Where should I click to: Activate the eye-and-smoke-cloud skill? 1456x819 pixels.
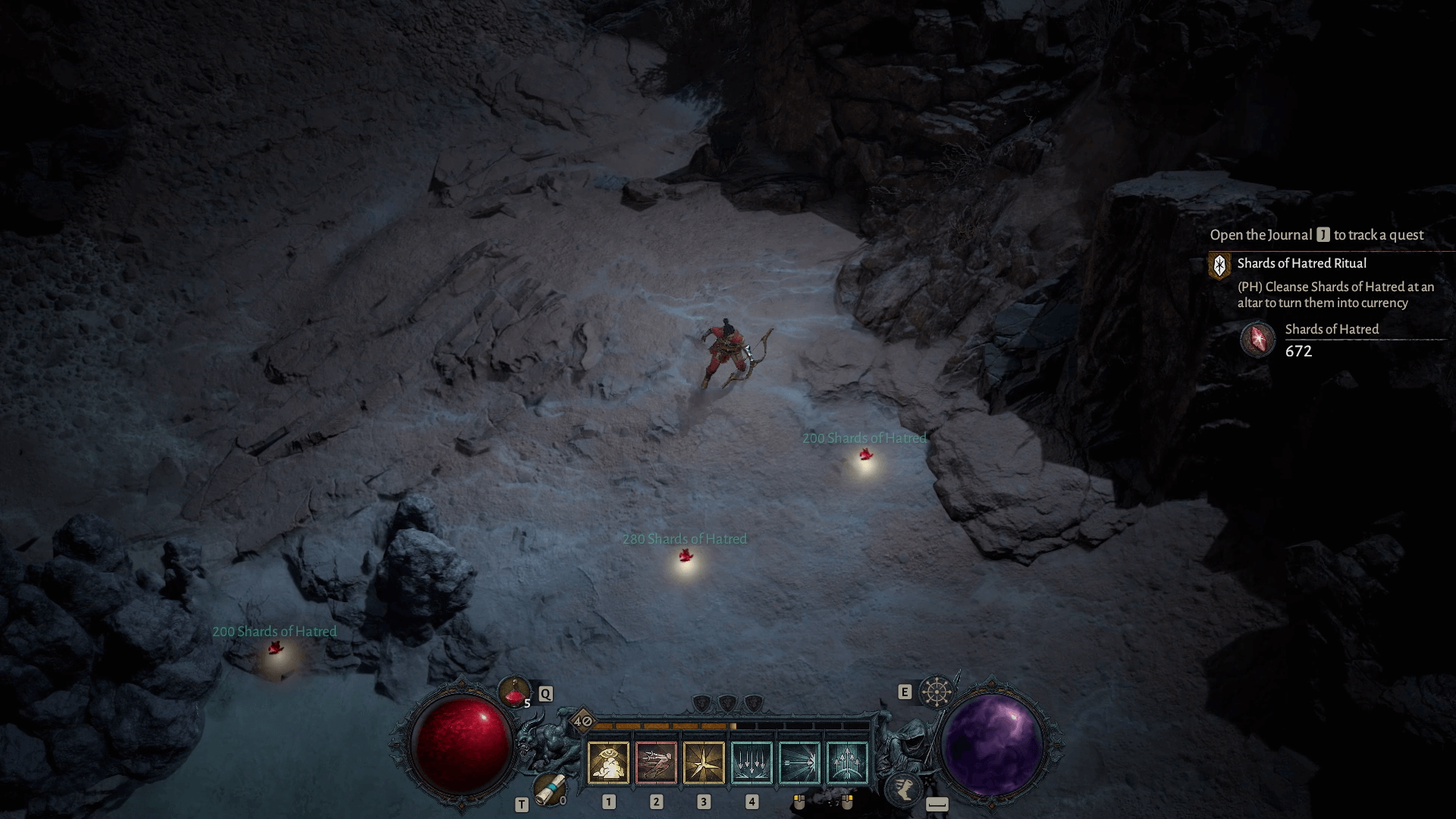[608, 763]
